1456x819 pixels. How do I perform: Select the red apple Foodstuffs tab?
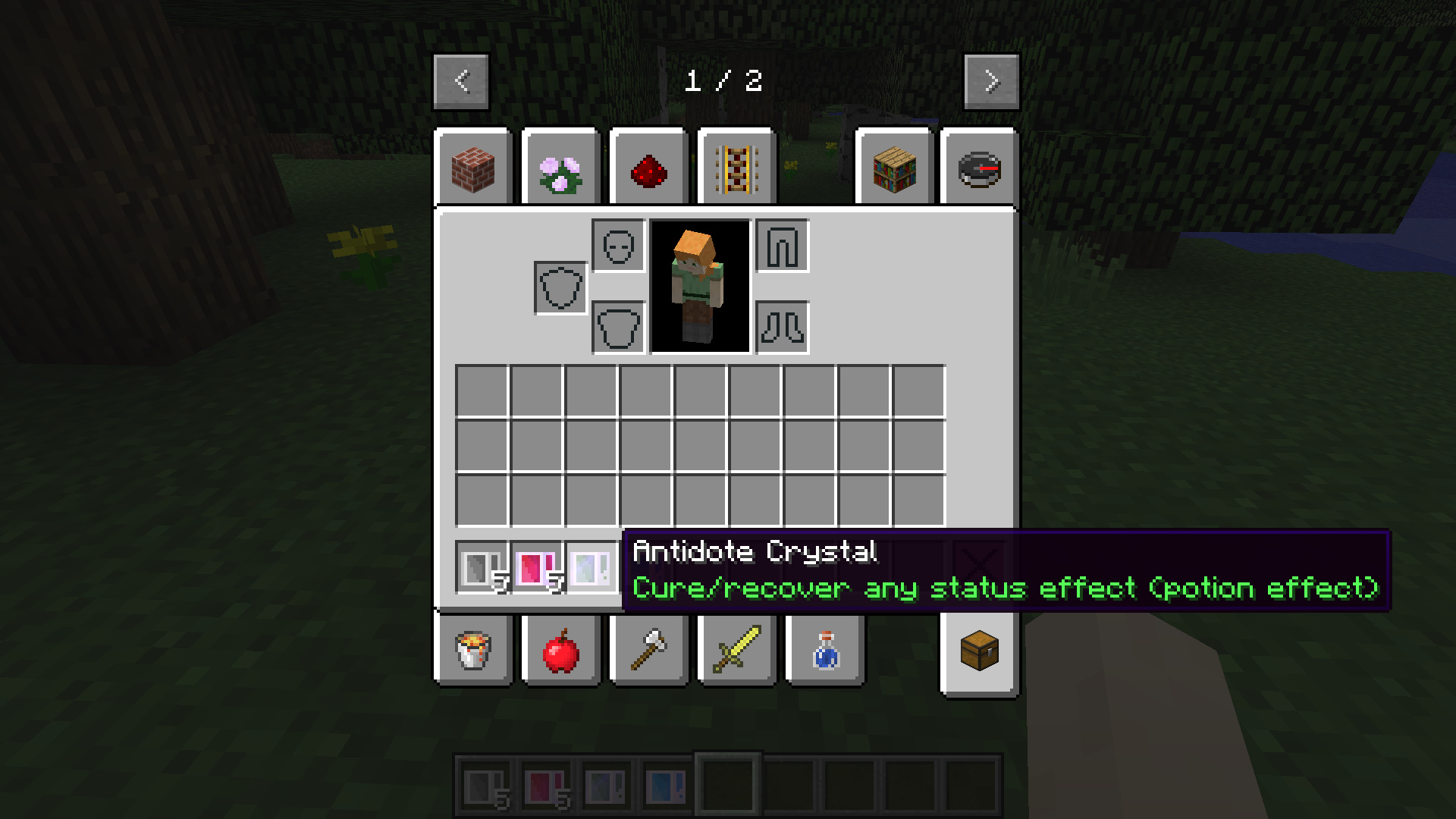pyautogui.click(x=561, y=651)
